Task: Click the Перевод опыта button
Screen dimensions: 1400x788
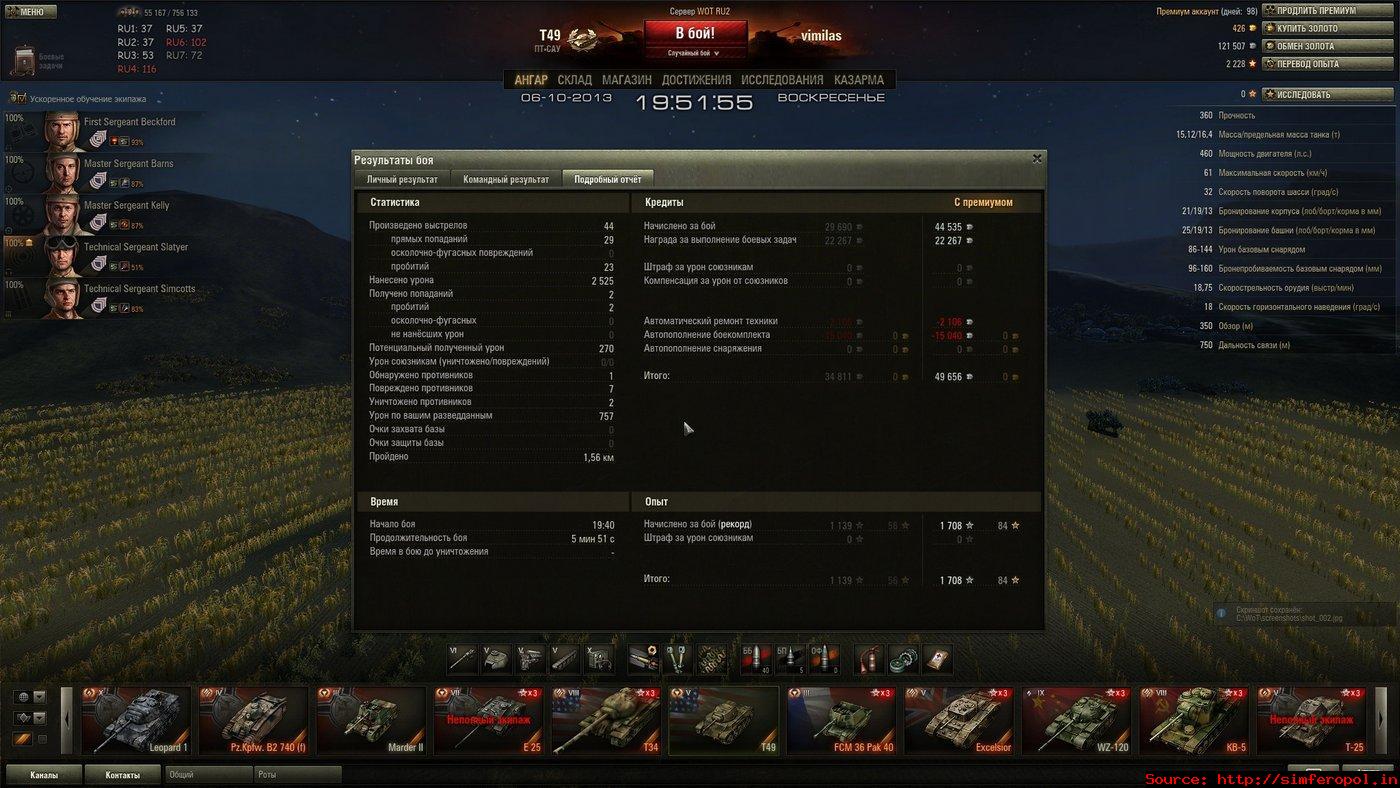Action: pyautogui.click(x=1329, y=64)
